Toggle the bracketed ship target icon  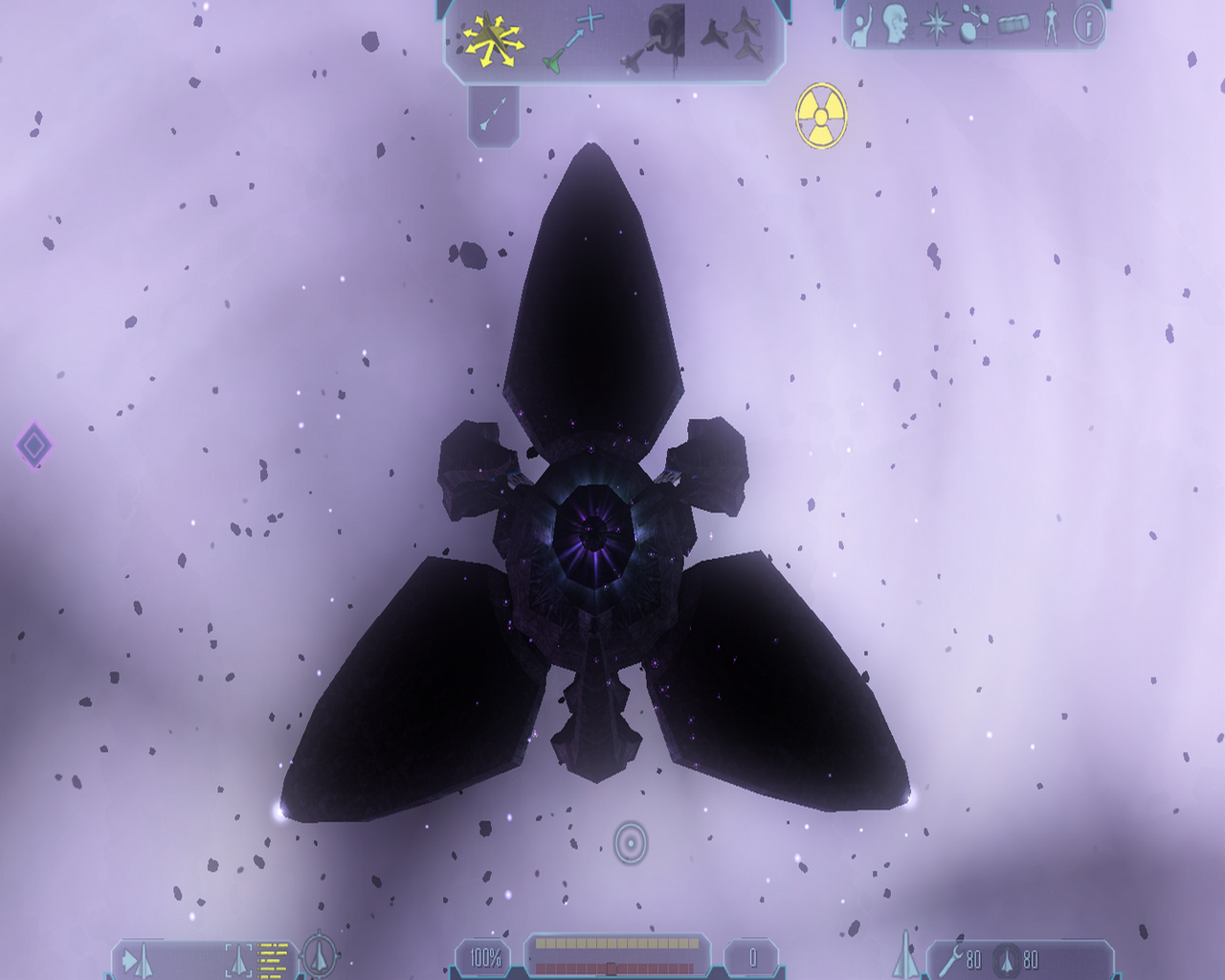pos(238,959)
